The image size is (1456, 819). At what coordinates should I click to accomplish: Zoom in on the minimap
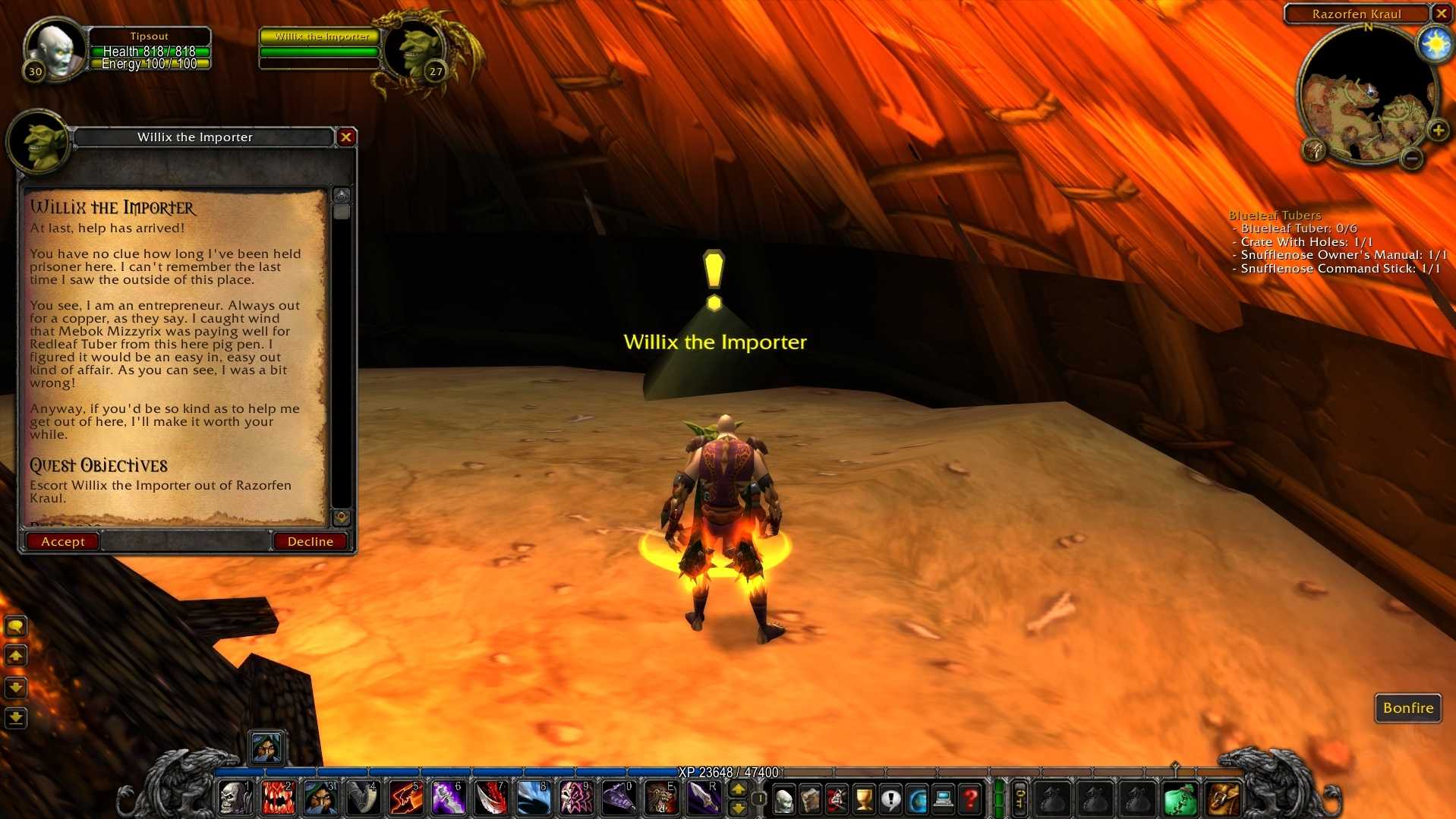1438,131
